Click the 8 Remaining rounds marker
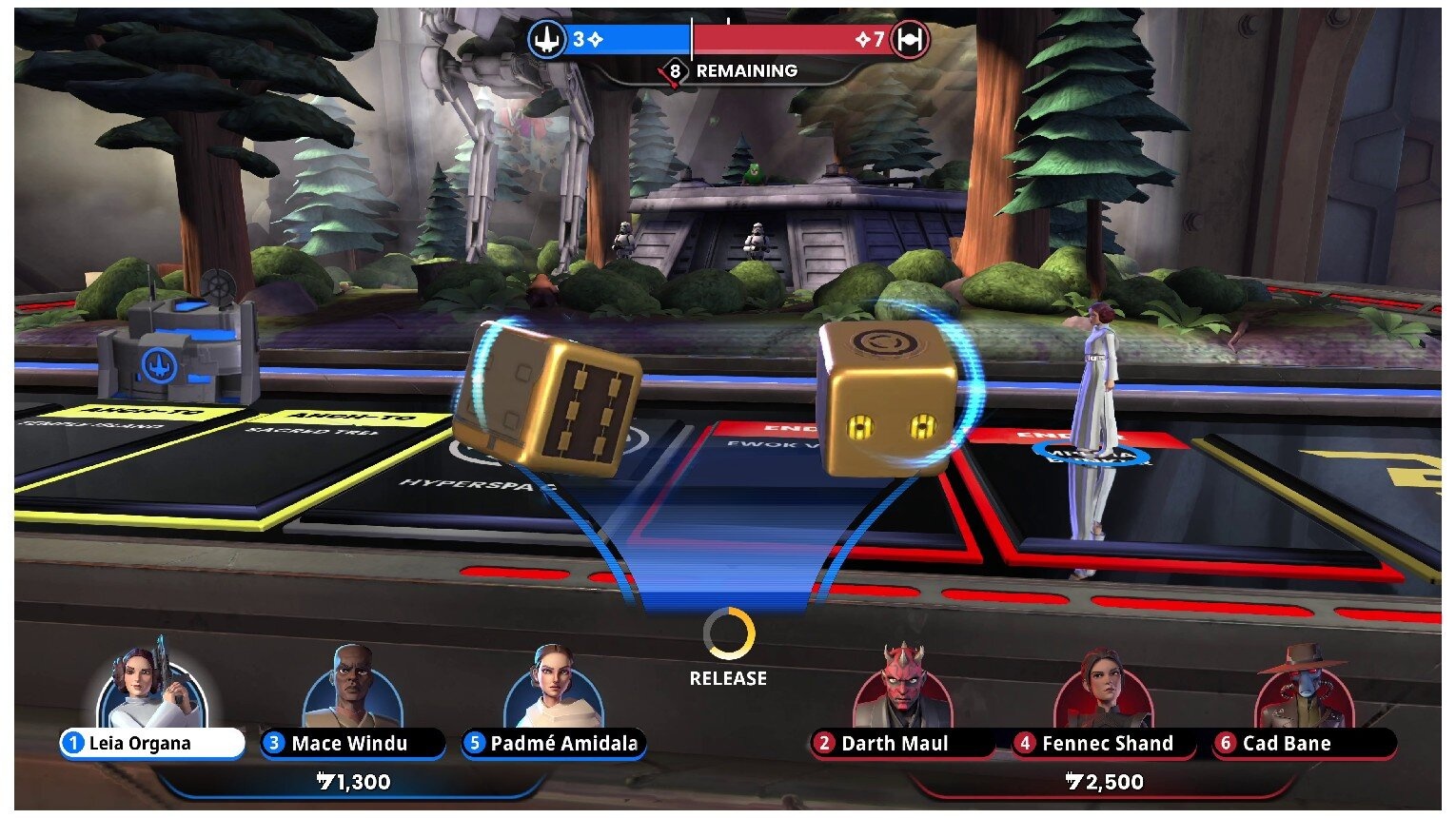 point(676,70)
